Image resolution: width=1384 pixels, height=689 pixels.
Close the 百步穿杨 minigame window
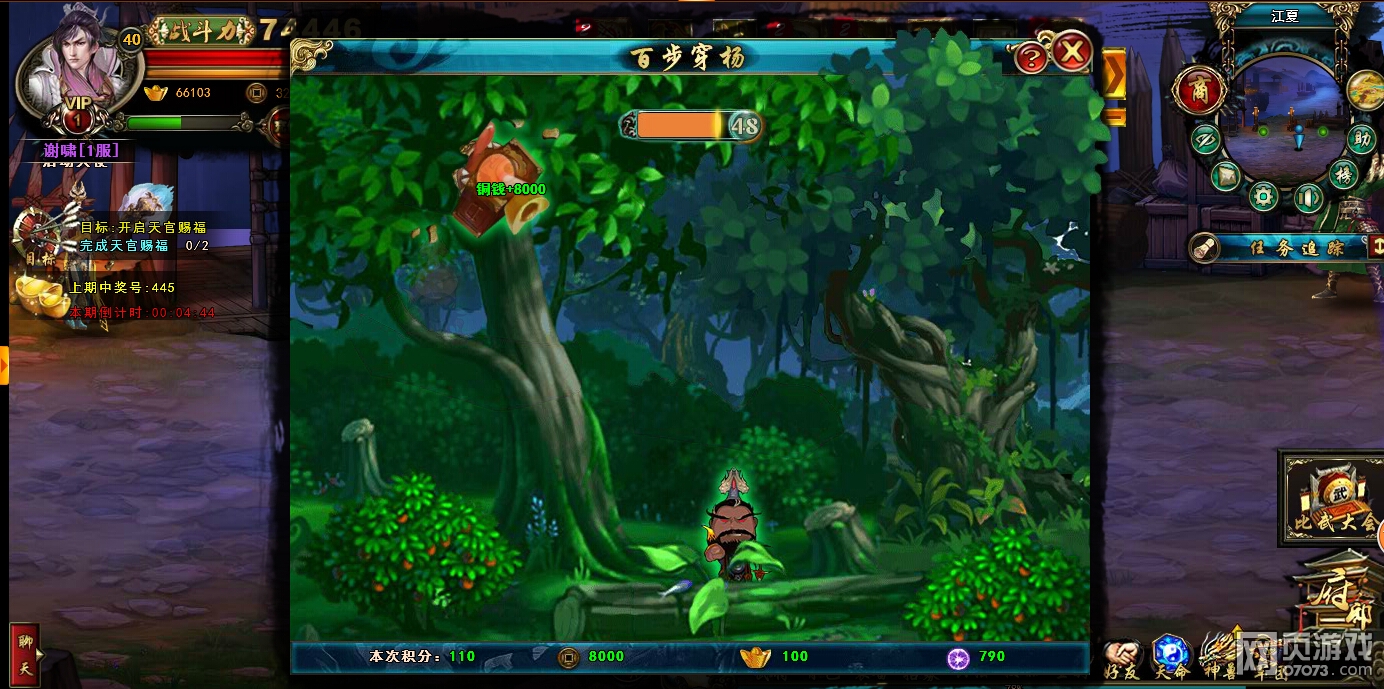(x=1073, y=50)
